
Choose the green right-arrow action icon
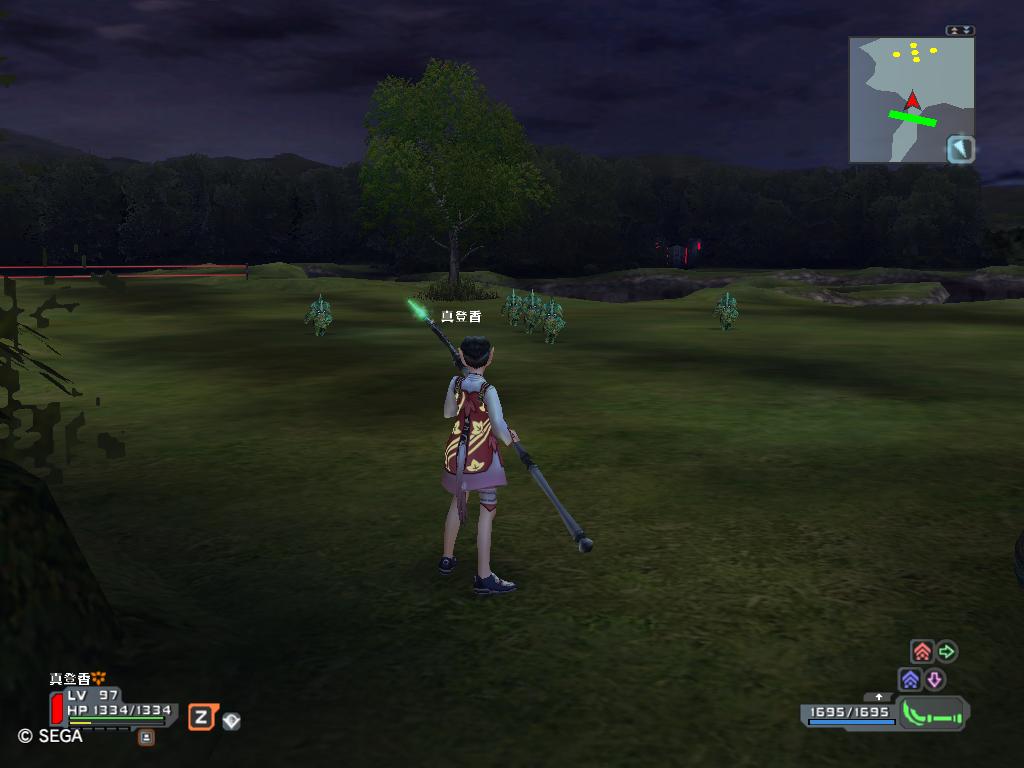(x=946, y=652)
